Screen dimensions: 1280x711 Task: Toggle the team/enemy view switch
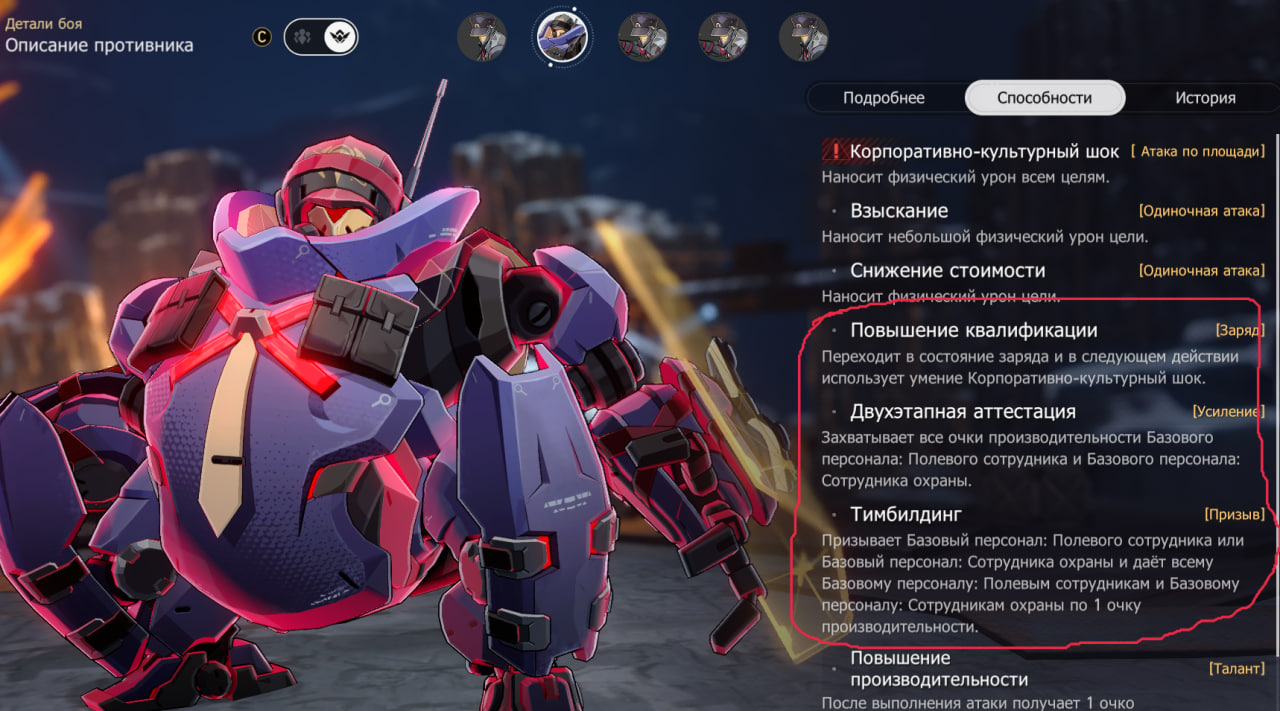(321, 37)
